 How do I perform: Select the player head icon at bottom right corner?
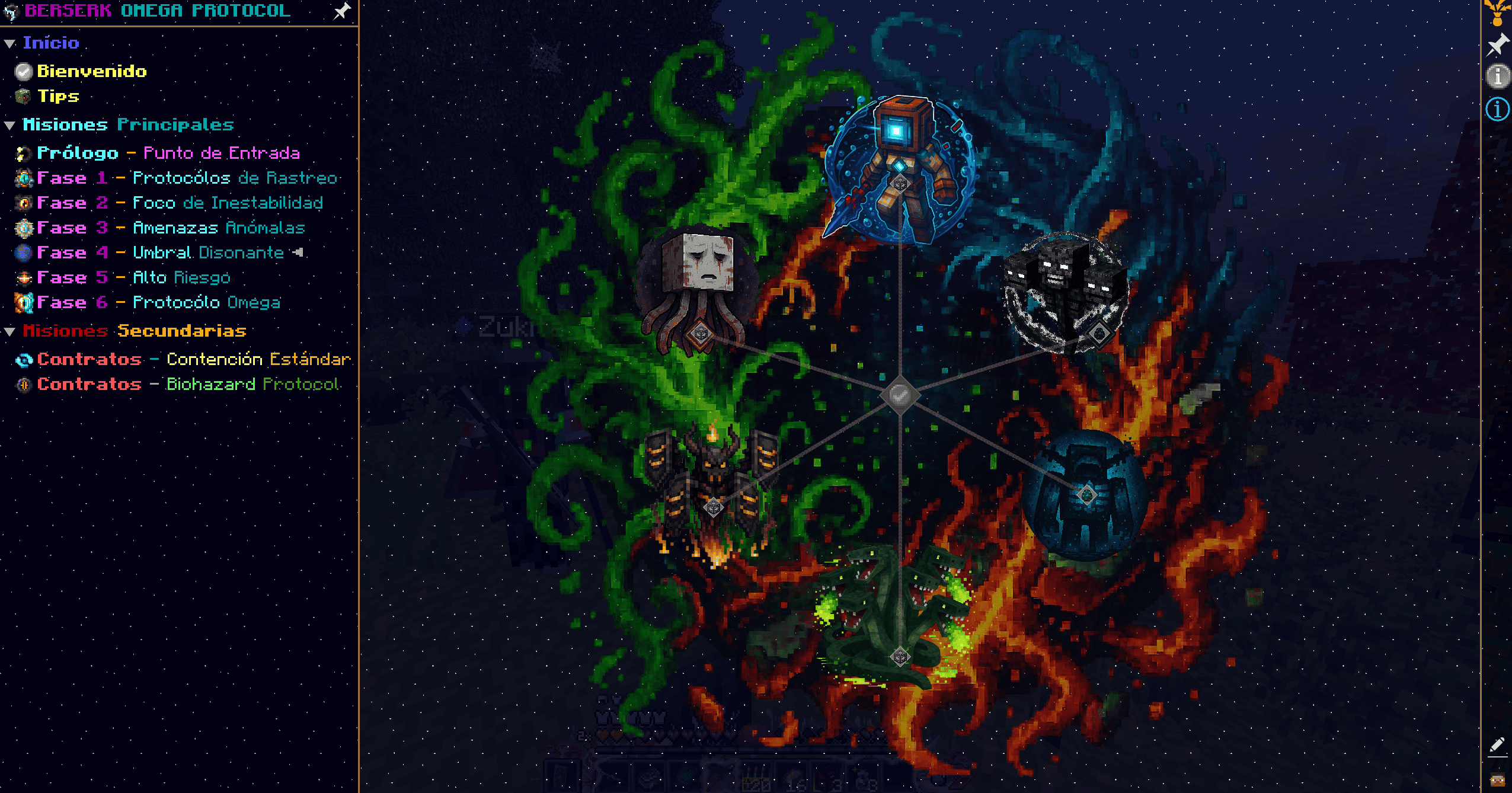point(1498,779)
